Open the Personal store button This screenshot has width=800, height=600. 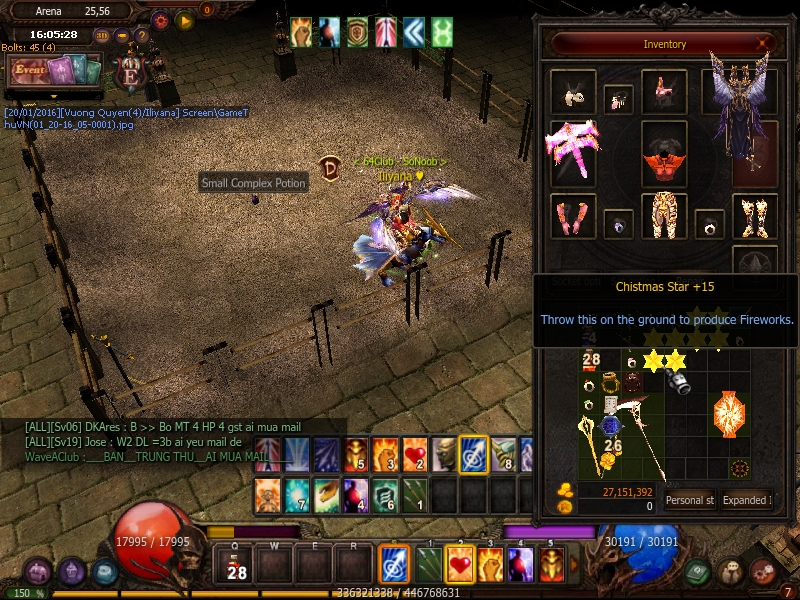pyautogui.click(x=690, y=500)
